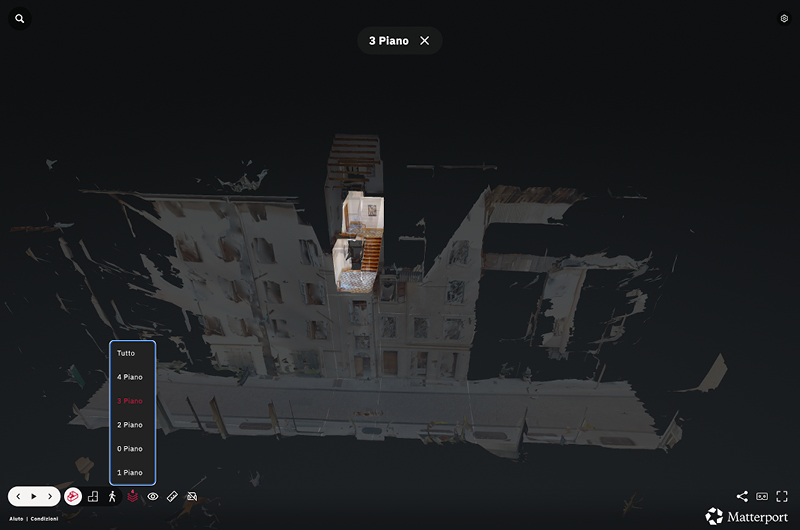800x530 pixels.
Task: Go to previous tour highlight
Action: (x=18, y=496)
